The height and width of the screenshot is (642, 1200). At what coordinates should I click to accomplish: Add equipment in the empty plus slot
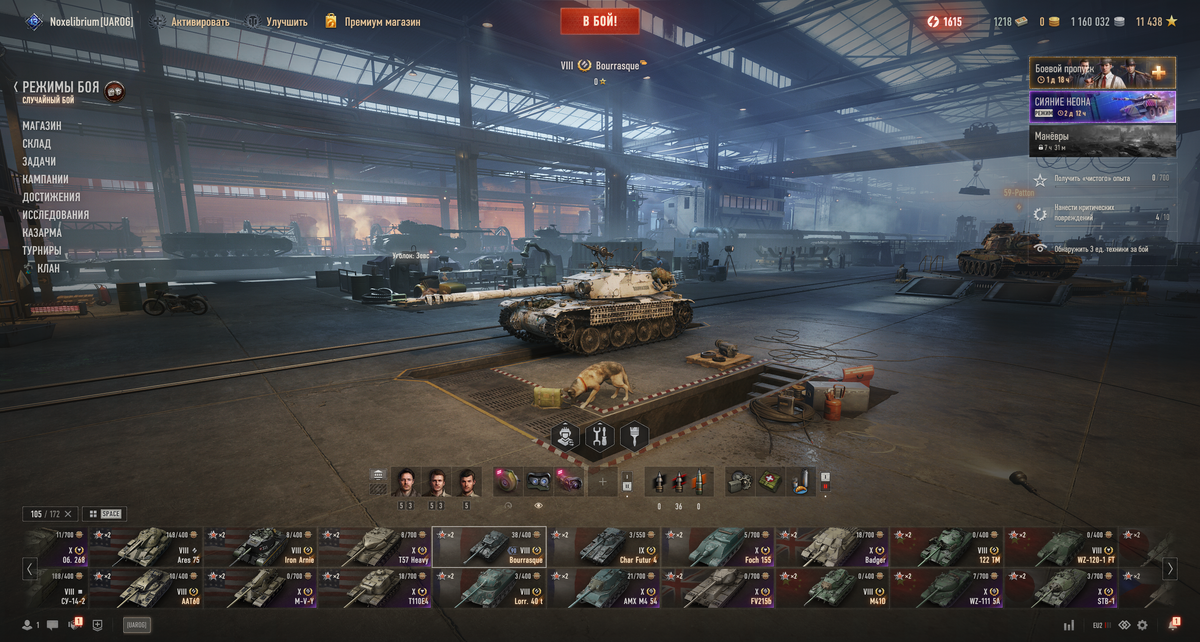point(602,482)
